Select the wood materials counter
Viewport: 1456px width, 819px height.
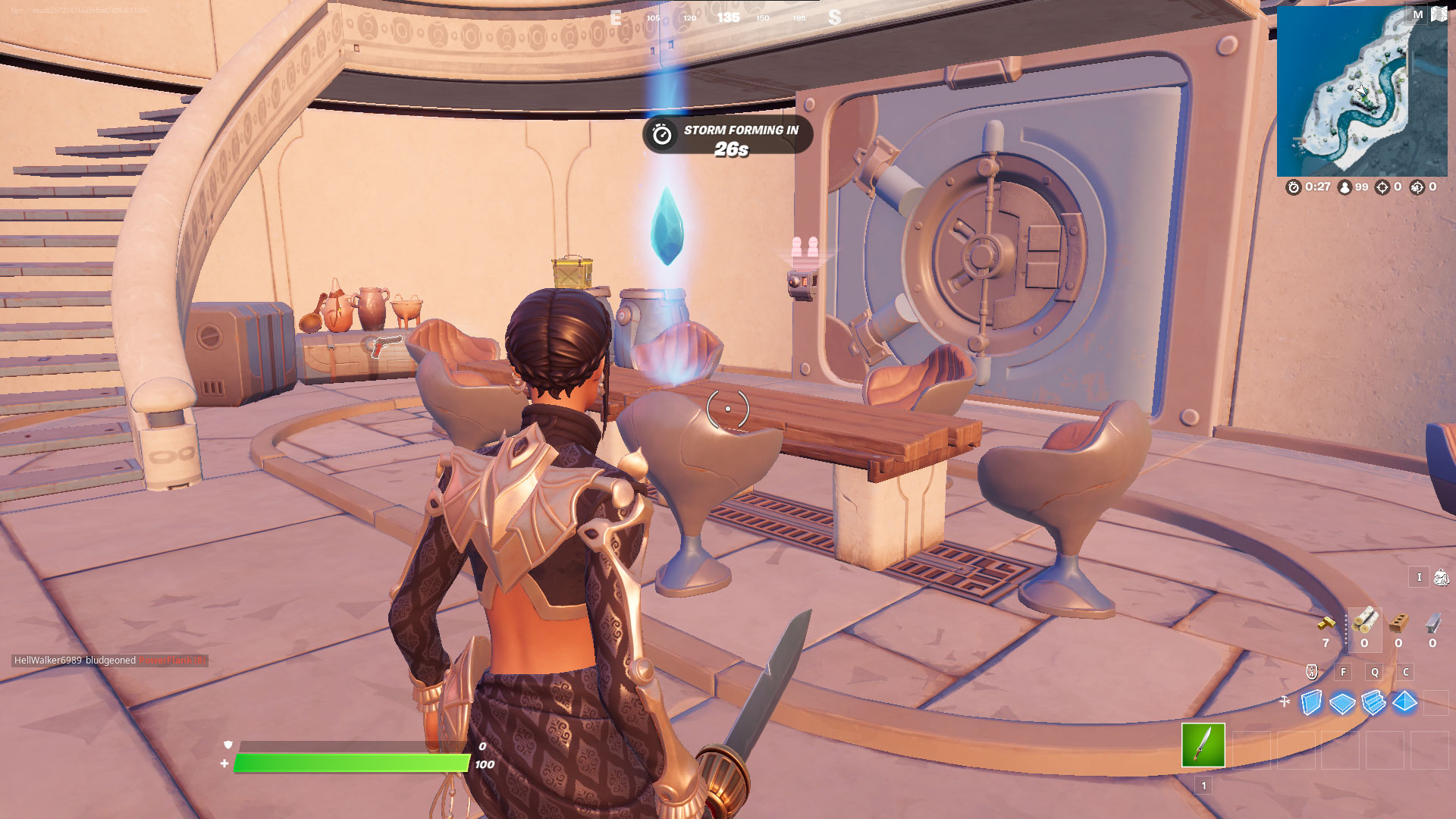pyautogui.click(x=1365, y=622)
